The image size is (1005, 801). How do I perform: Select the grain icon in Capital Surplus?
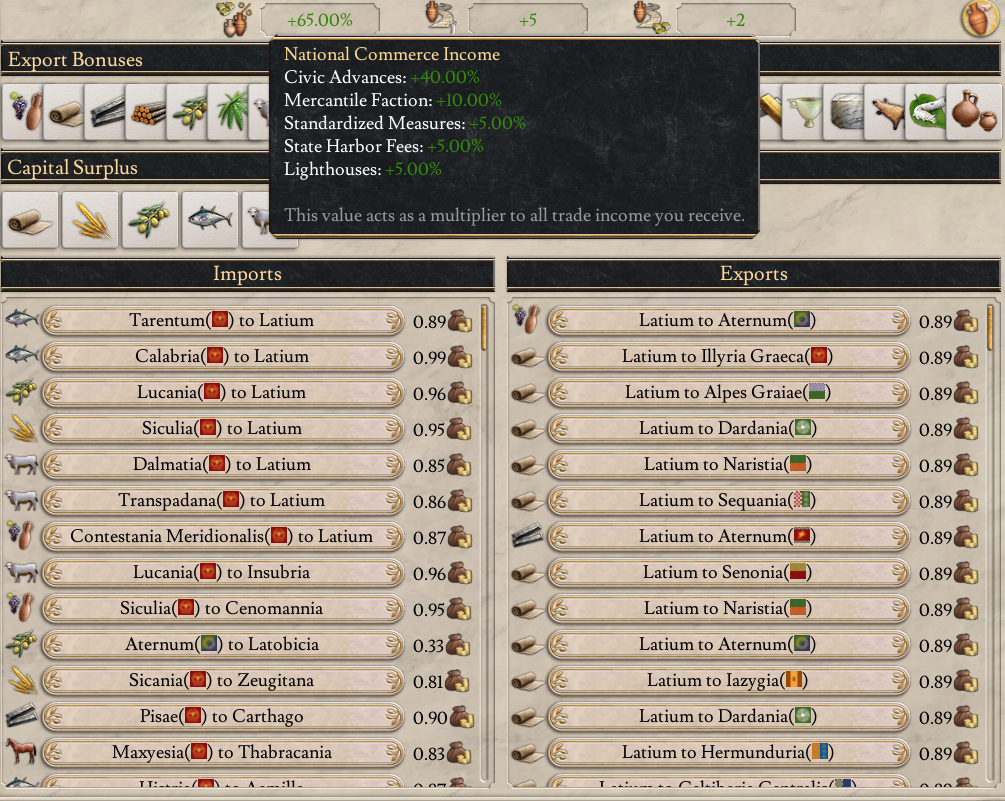[90, 220]
